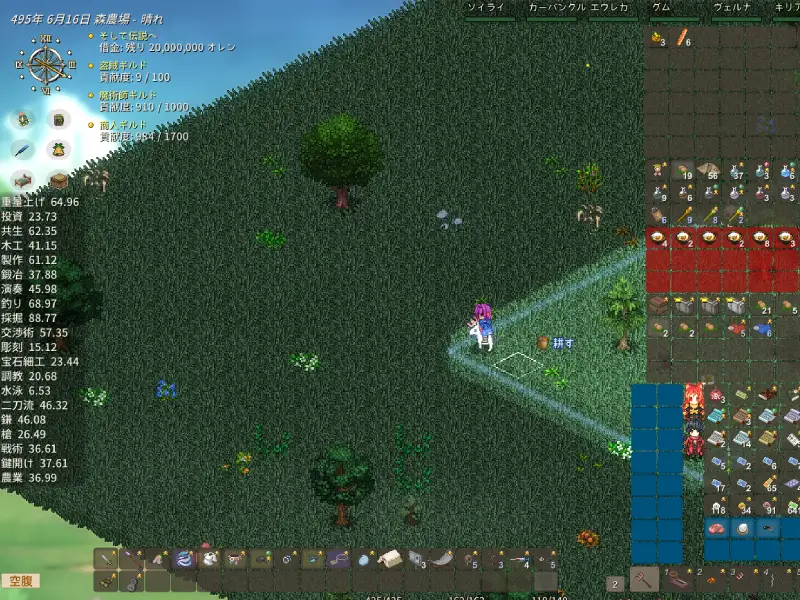Select the blue swirl hotbar slot
Viewport: 800px width, 600px height.
184,559
